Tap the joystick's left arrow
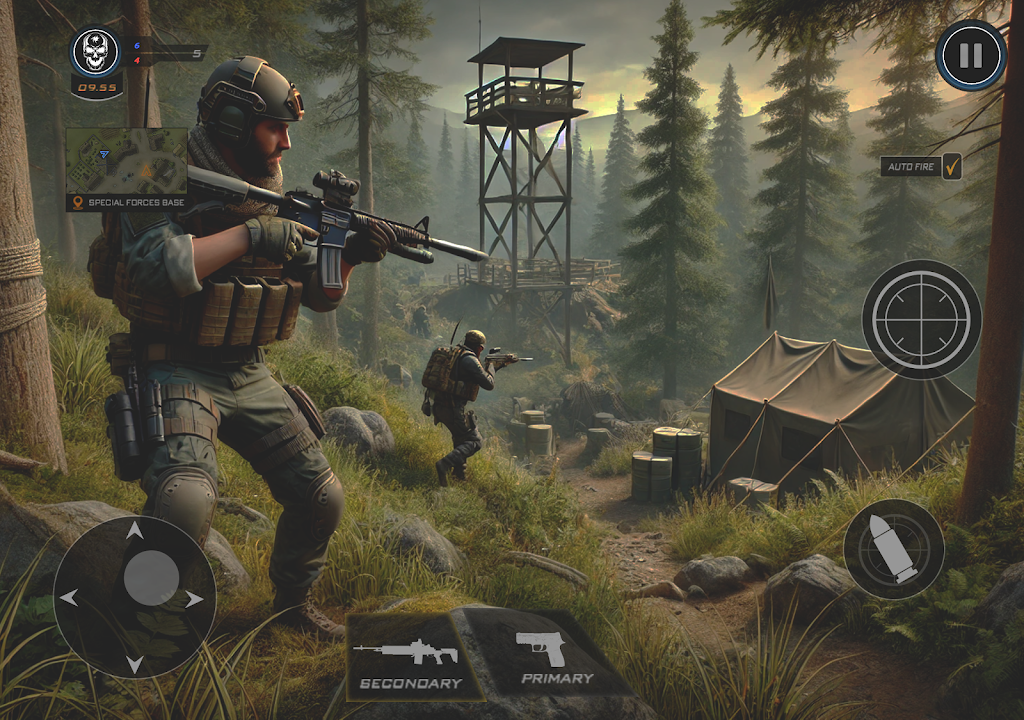Screen dimensions: 1024x720 [x=69, y=598]
